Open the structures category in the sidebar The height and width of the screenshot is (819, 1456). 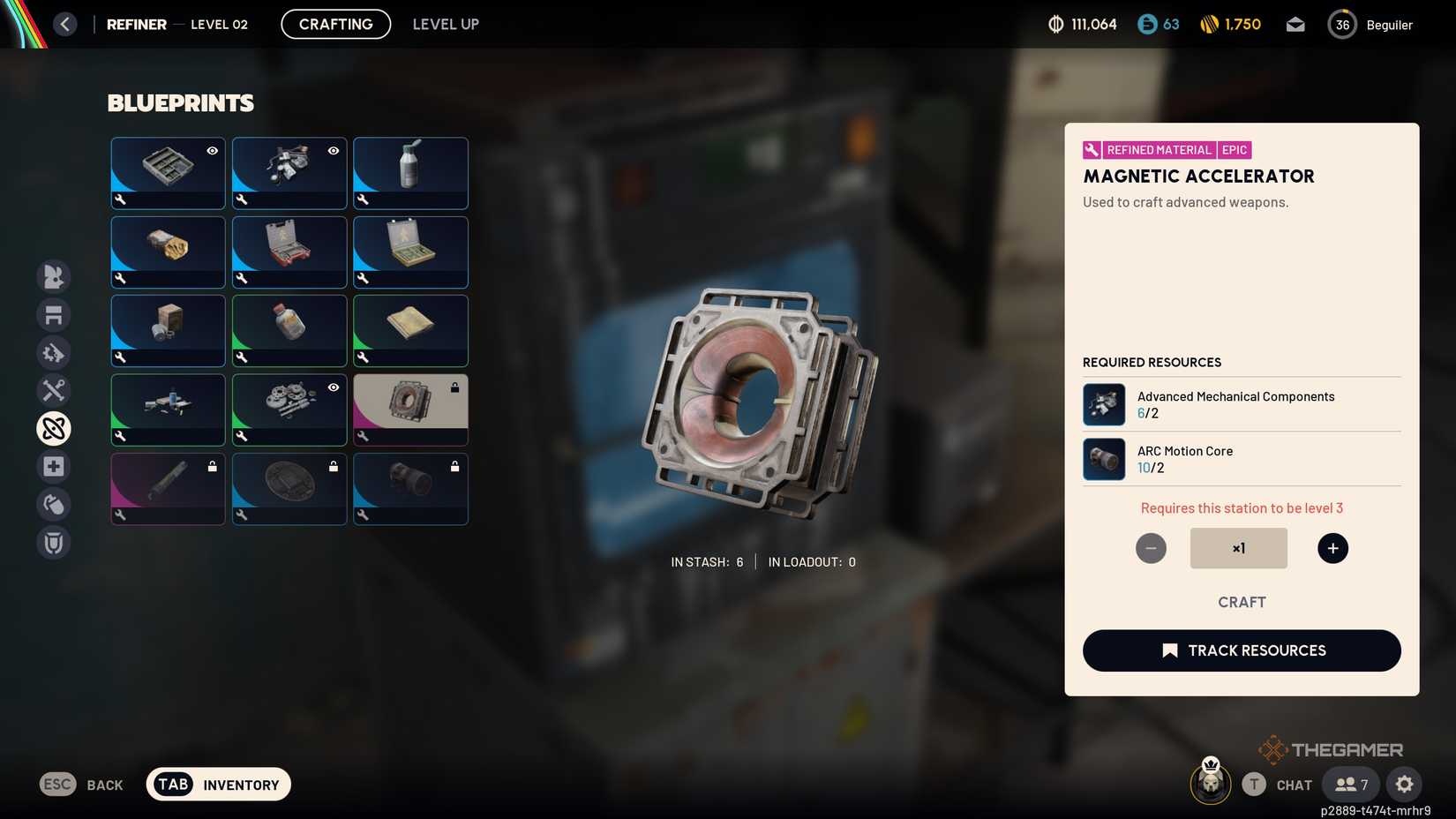coord(53,314)
